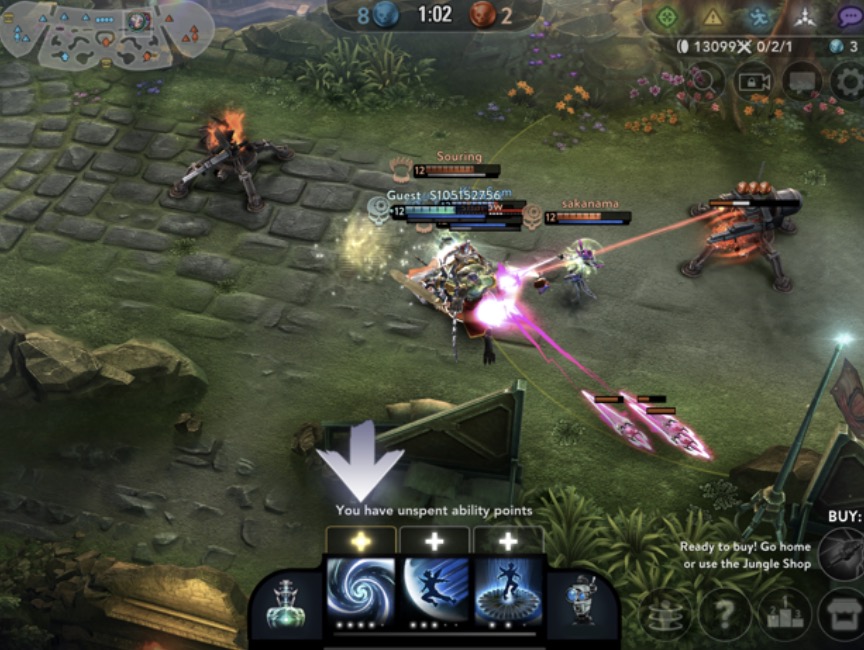Open the gear settings menu
The width and height of the screenshot is (864, 650).
848,80
